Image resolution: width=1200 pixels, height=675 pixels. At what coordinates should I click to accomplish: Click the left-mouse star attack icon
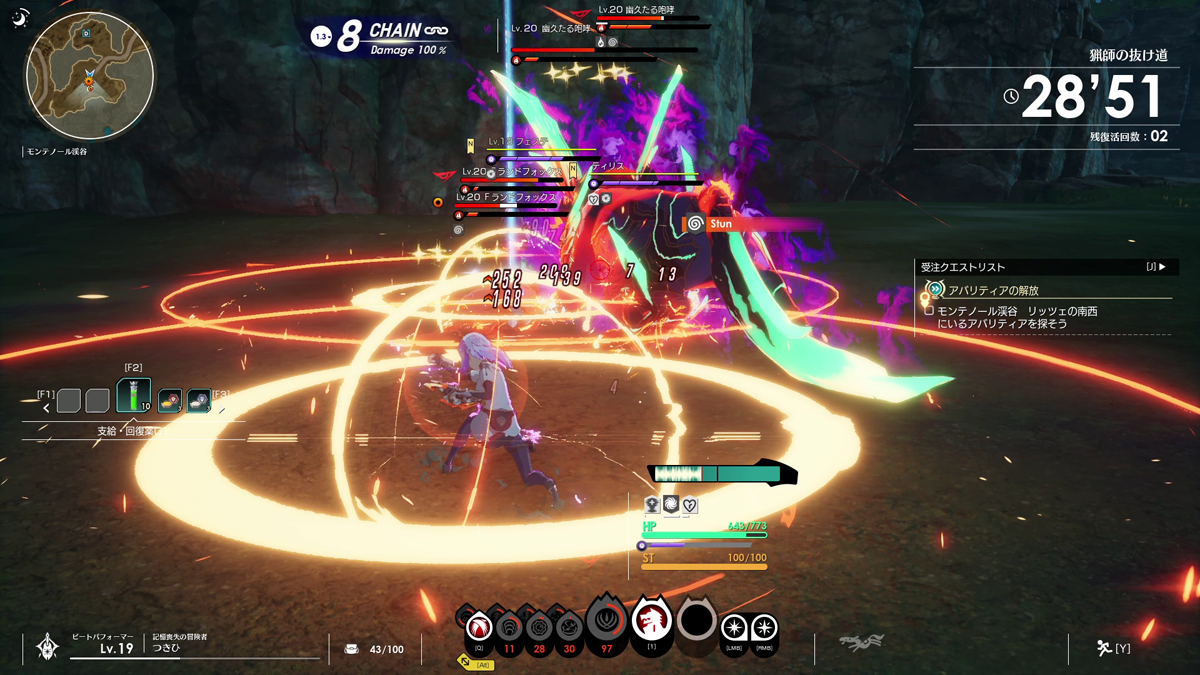coord(735,628)
